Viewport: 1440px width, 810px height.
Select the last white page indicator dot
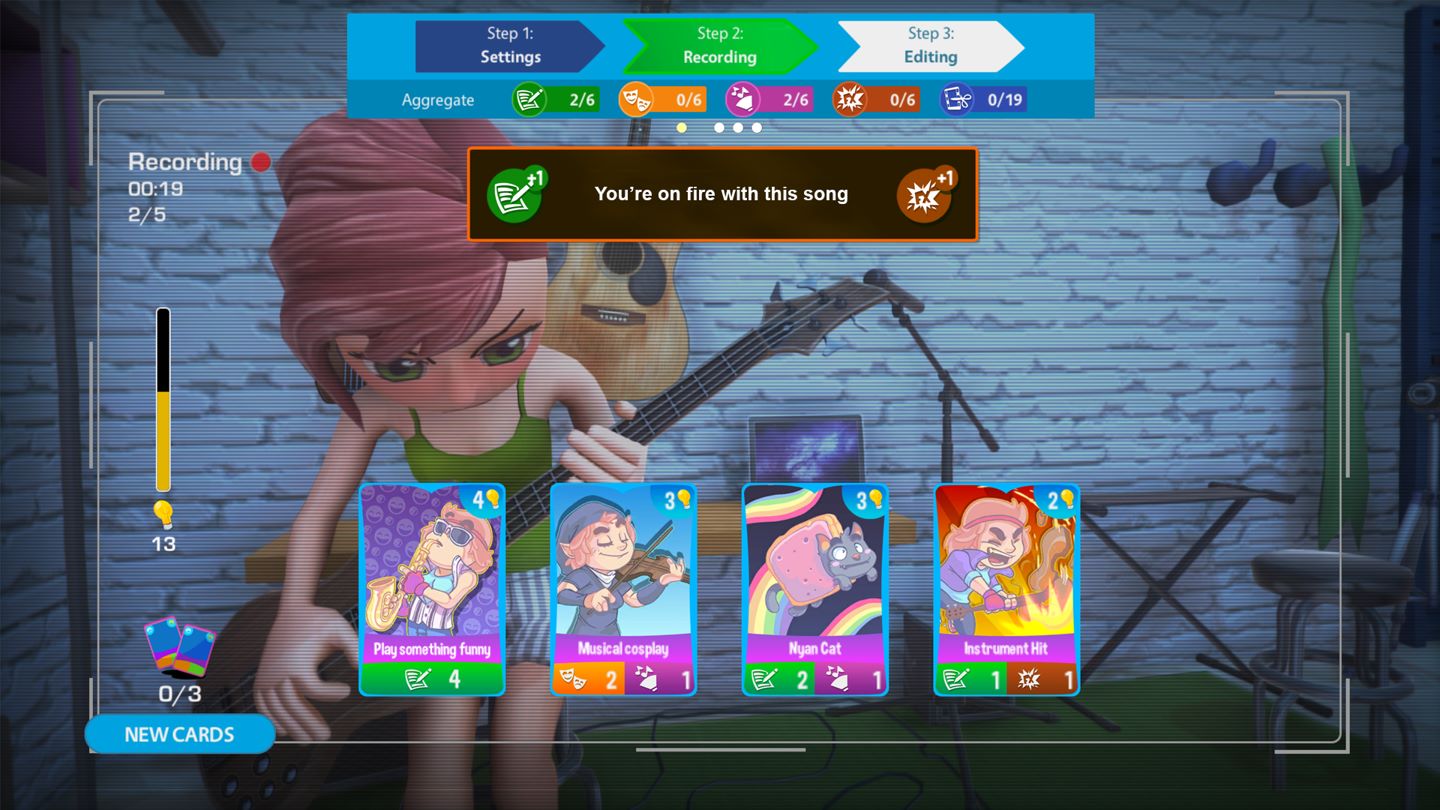[756, 127]
